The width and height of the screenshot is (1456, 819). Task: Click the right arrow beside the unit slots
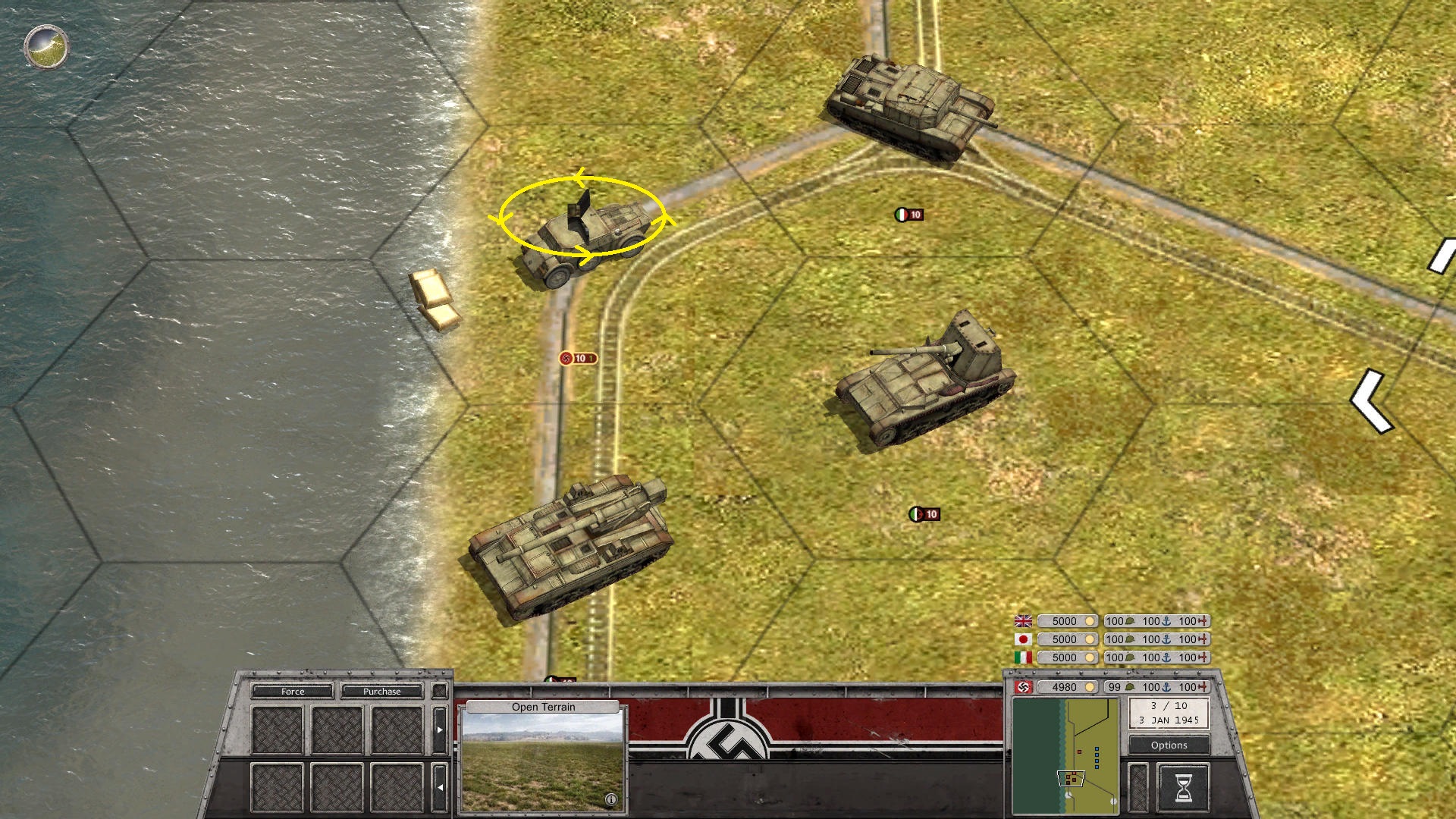coord(440,730)
